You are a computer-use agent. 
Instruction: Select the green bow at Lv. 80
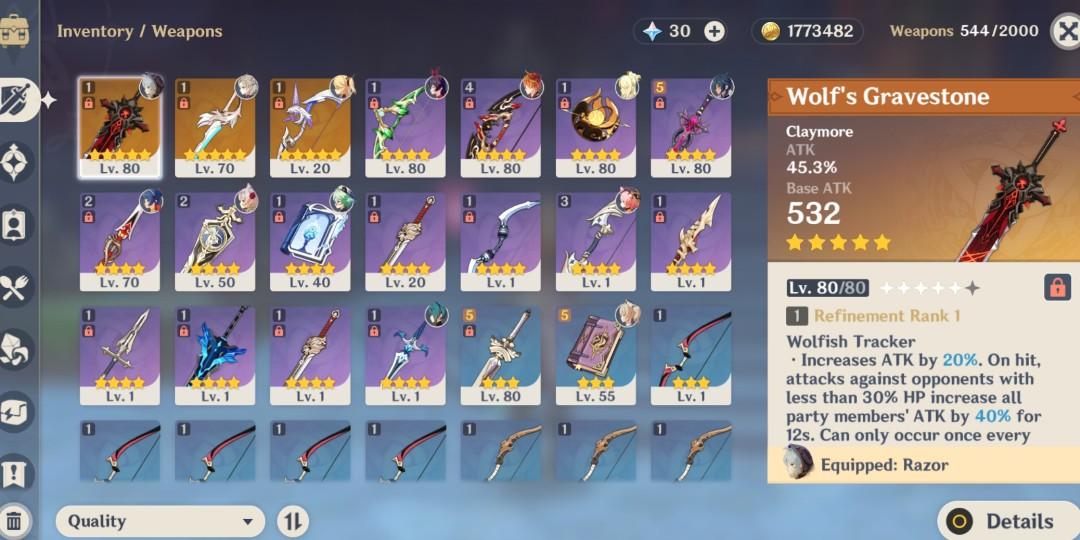[x=405, y=127]
